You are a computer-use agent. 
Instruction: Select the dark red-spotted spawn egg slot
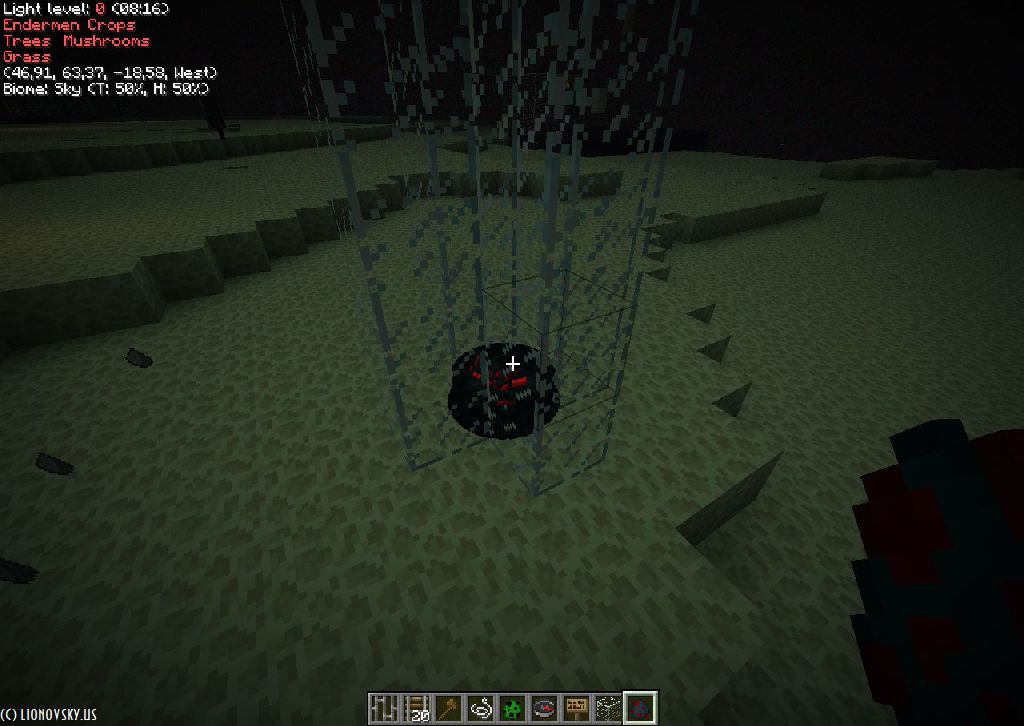coord(640,708)
